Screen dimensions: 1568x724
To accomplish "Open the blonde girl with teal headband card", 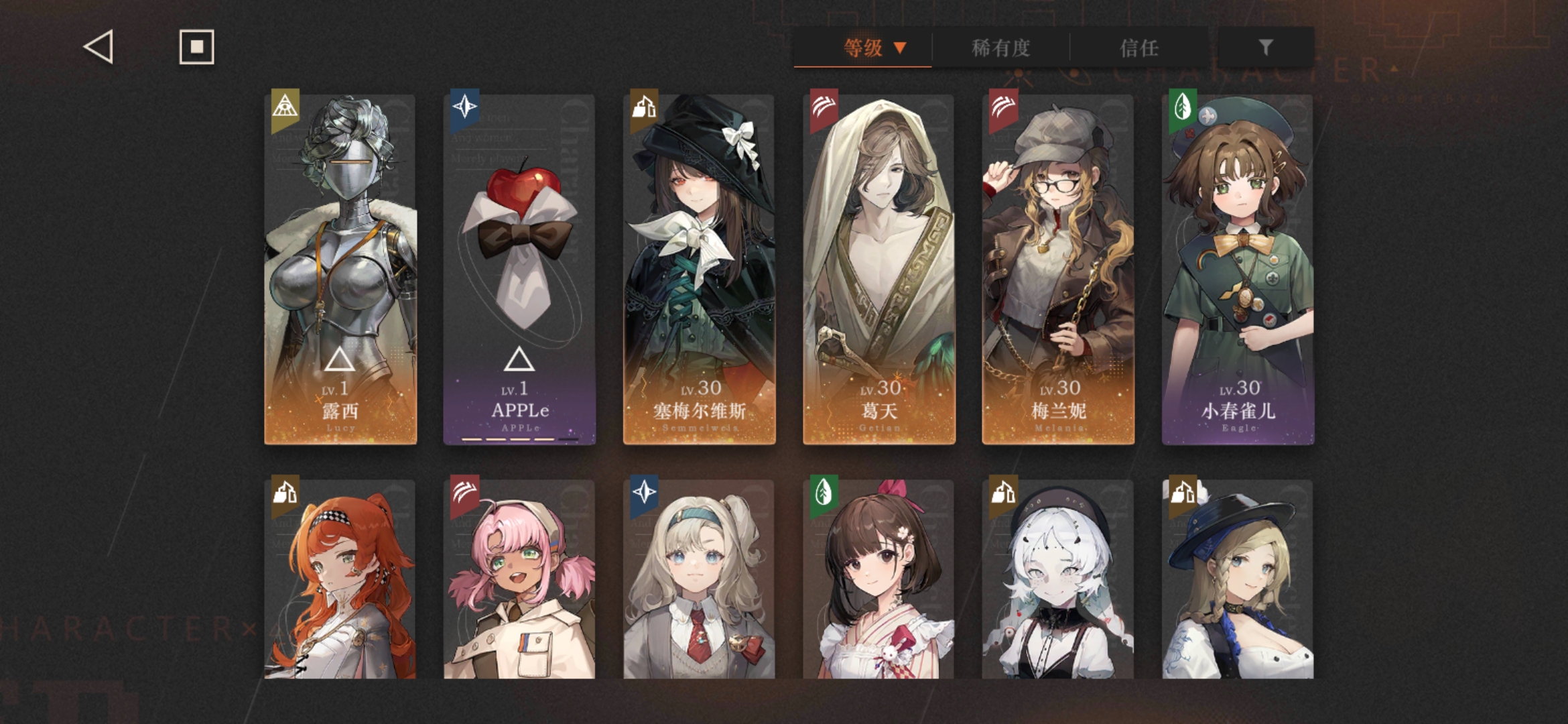I will [x=699, y=579].
